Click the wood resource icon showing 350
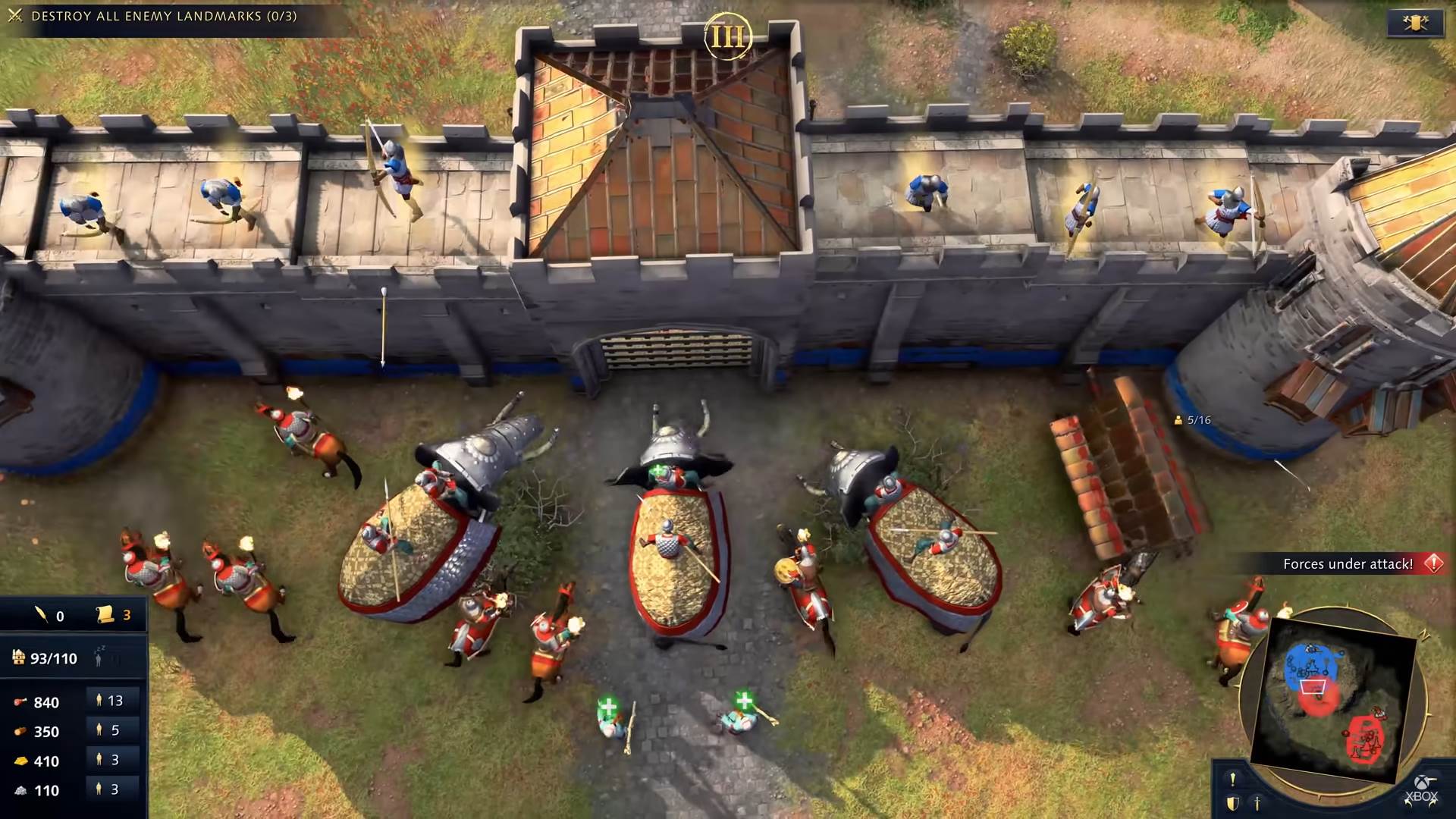 point(19,731)
